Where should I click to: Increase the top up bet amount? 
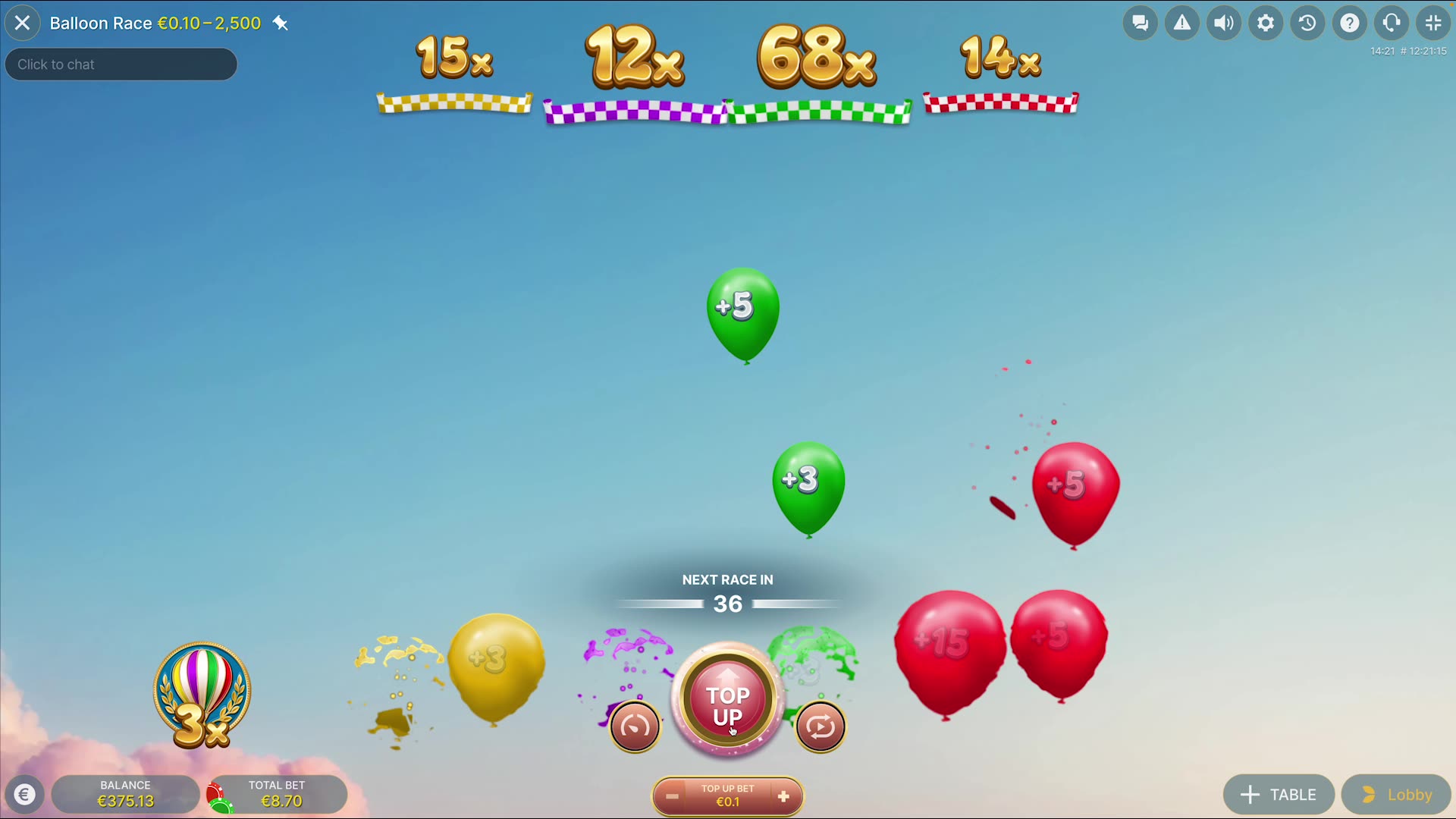click(x=783, y=796)
